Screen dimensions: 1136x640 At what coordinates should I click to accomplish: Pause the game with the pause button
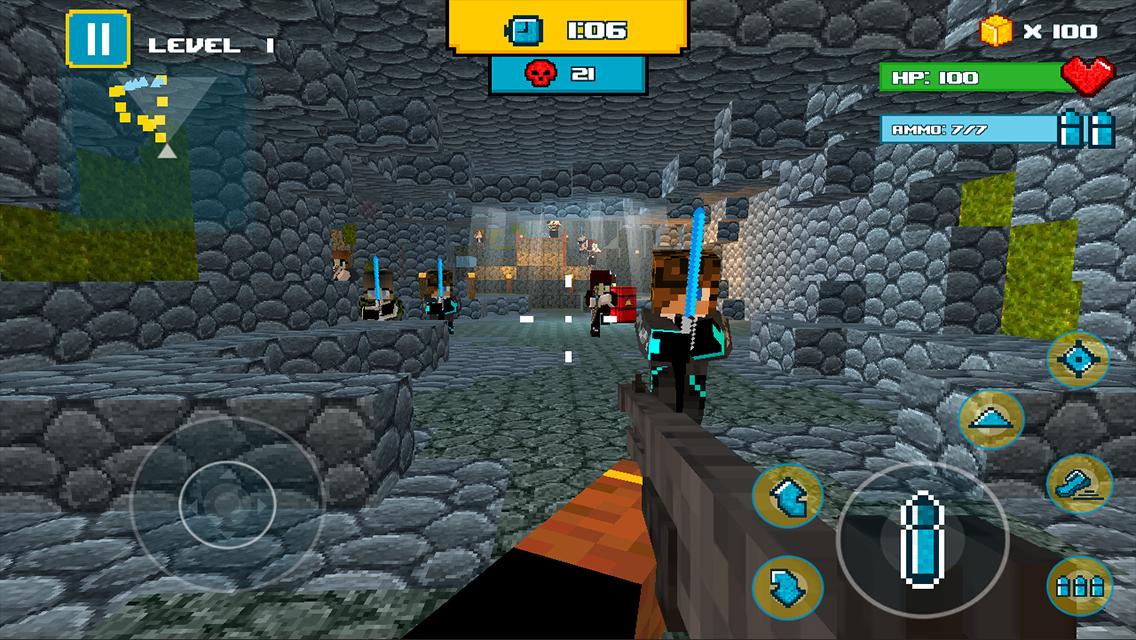[x=98, y=40]
